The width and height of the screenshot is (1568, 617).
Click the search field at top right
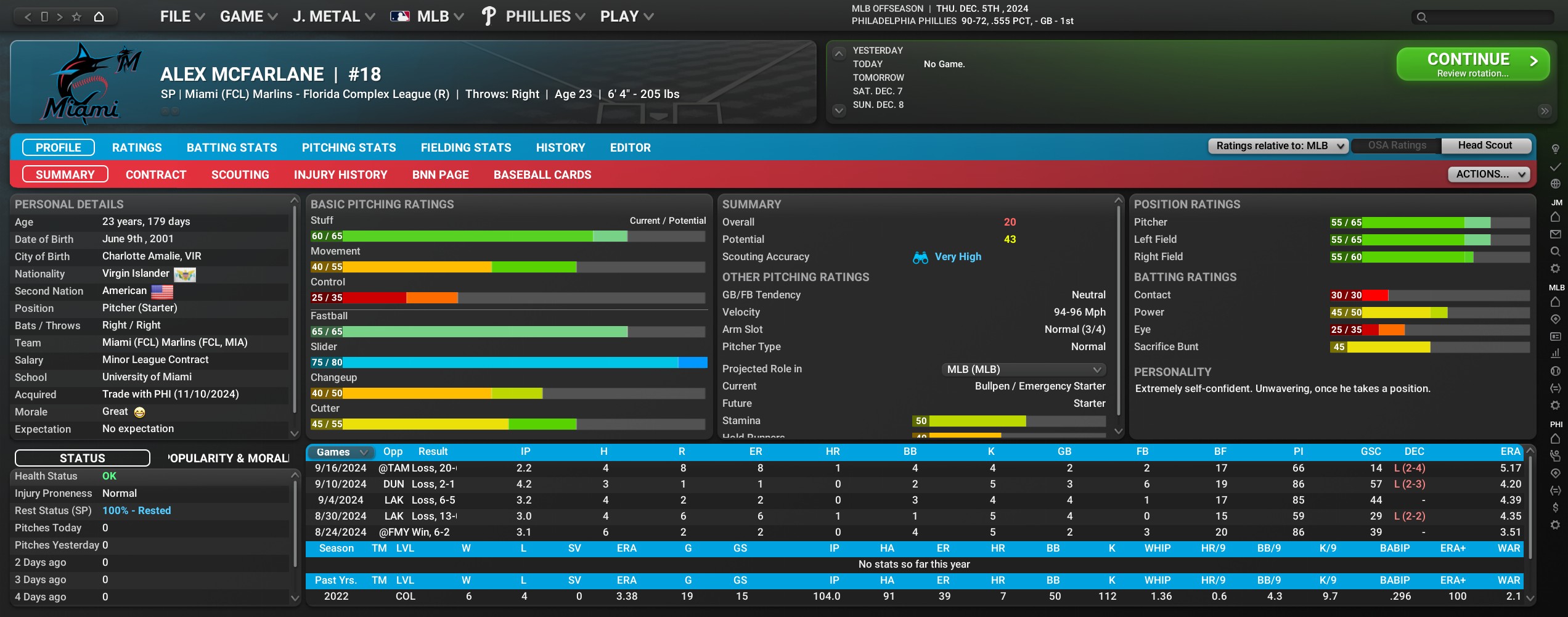tap(1485, 17)
